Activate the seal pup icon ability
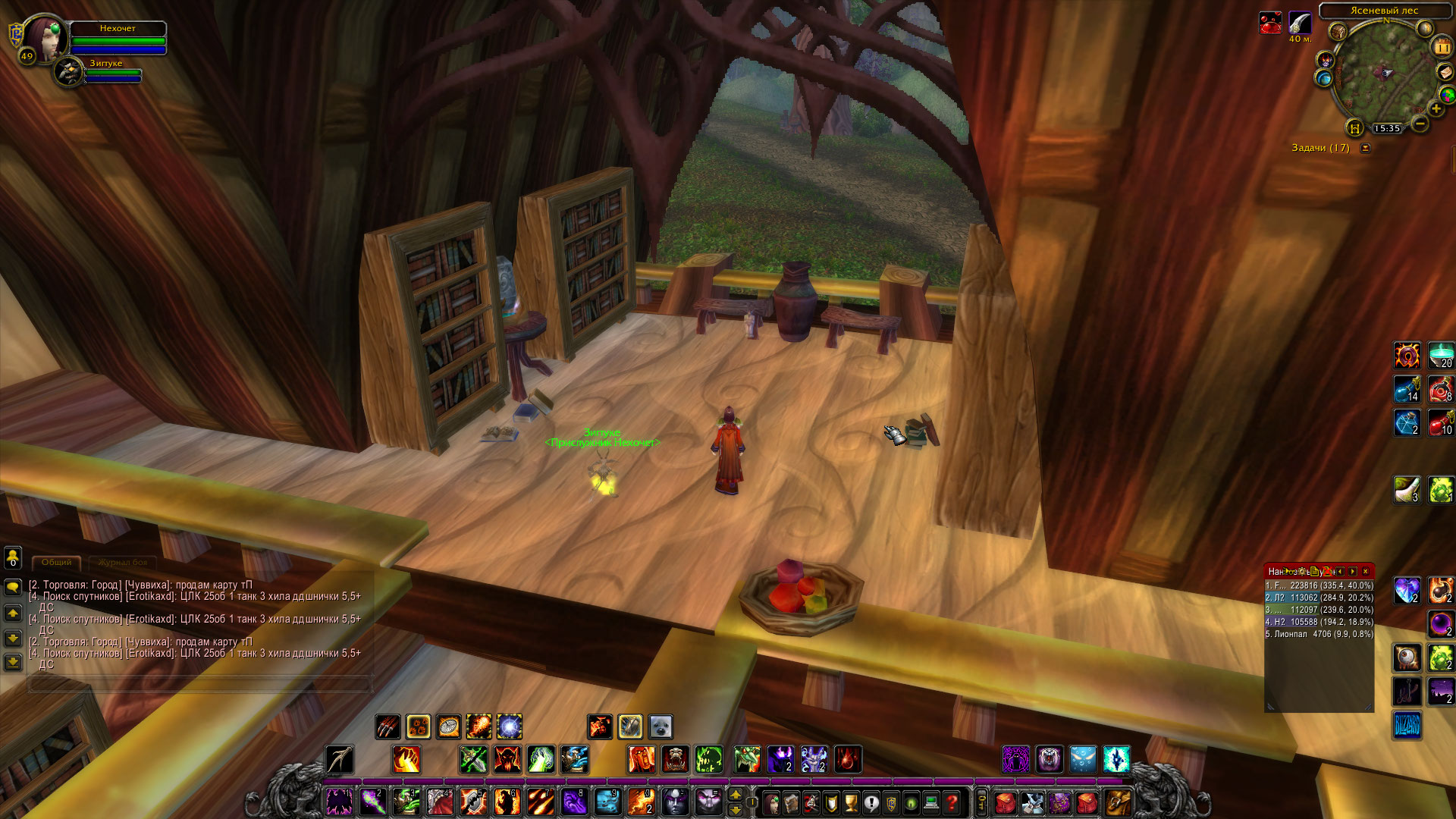The height and width of the screenshot is (819, 1456). click(661, 726)
